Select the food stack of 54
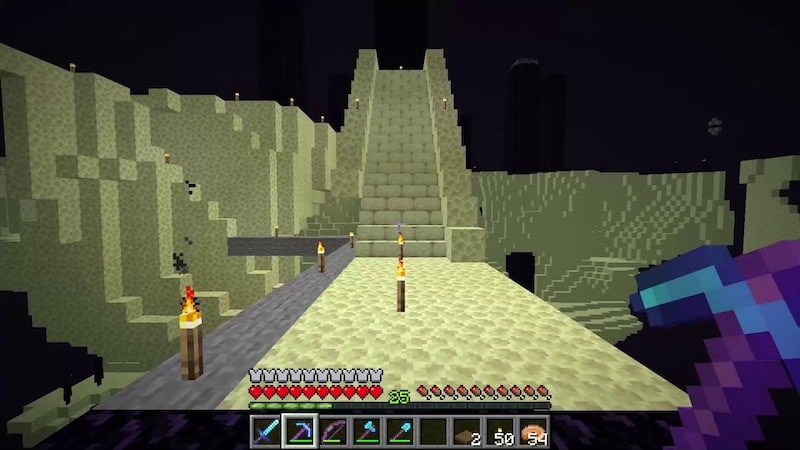 (532, 432)
